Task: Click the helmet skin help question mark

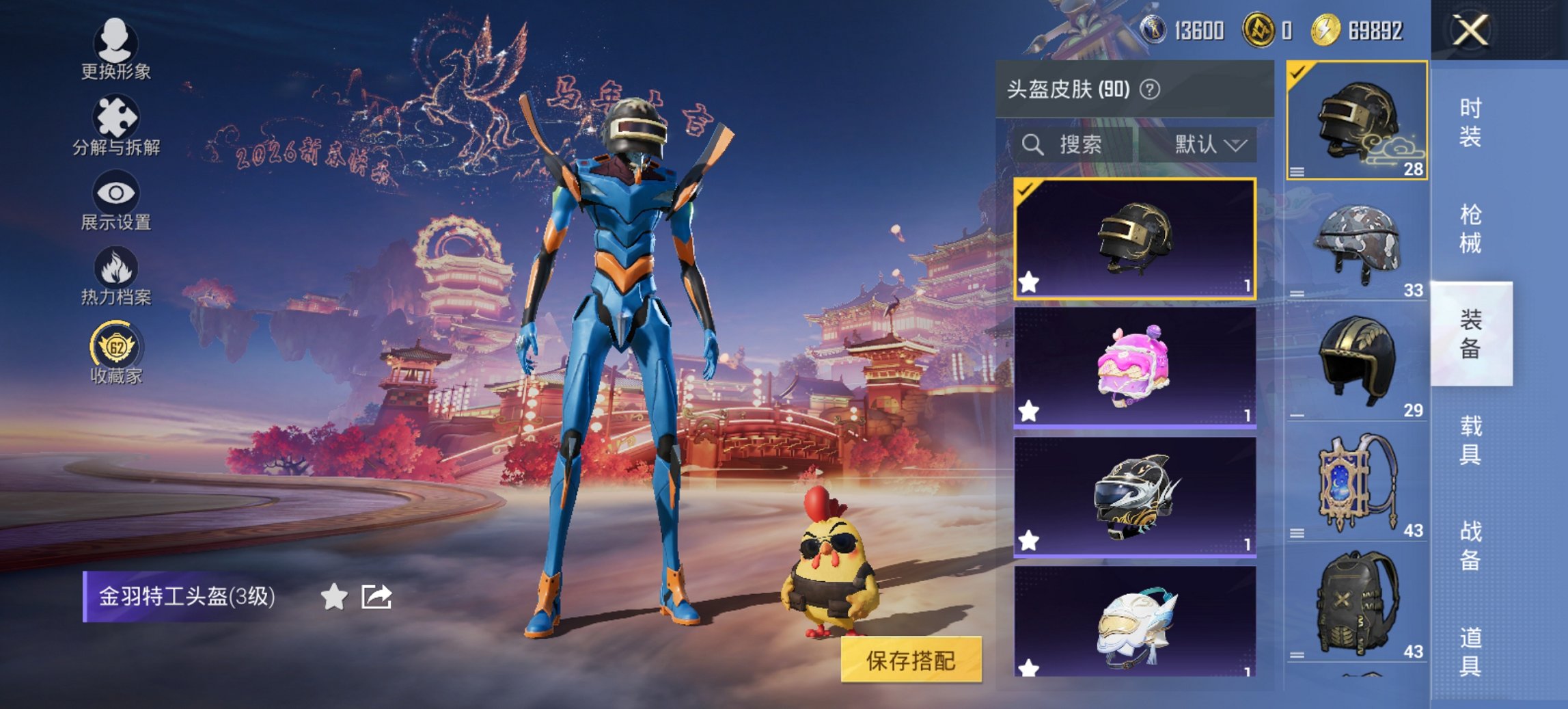Action: coord(1150,90)
